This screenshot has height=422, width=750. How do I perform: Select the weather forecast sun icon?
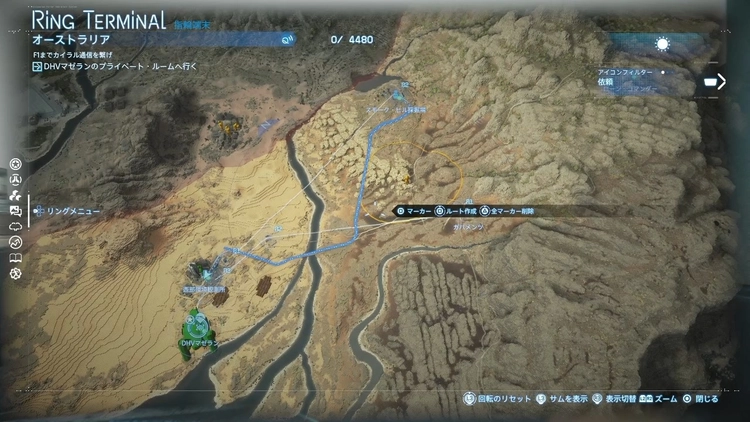661,44
